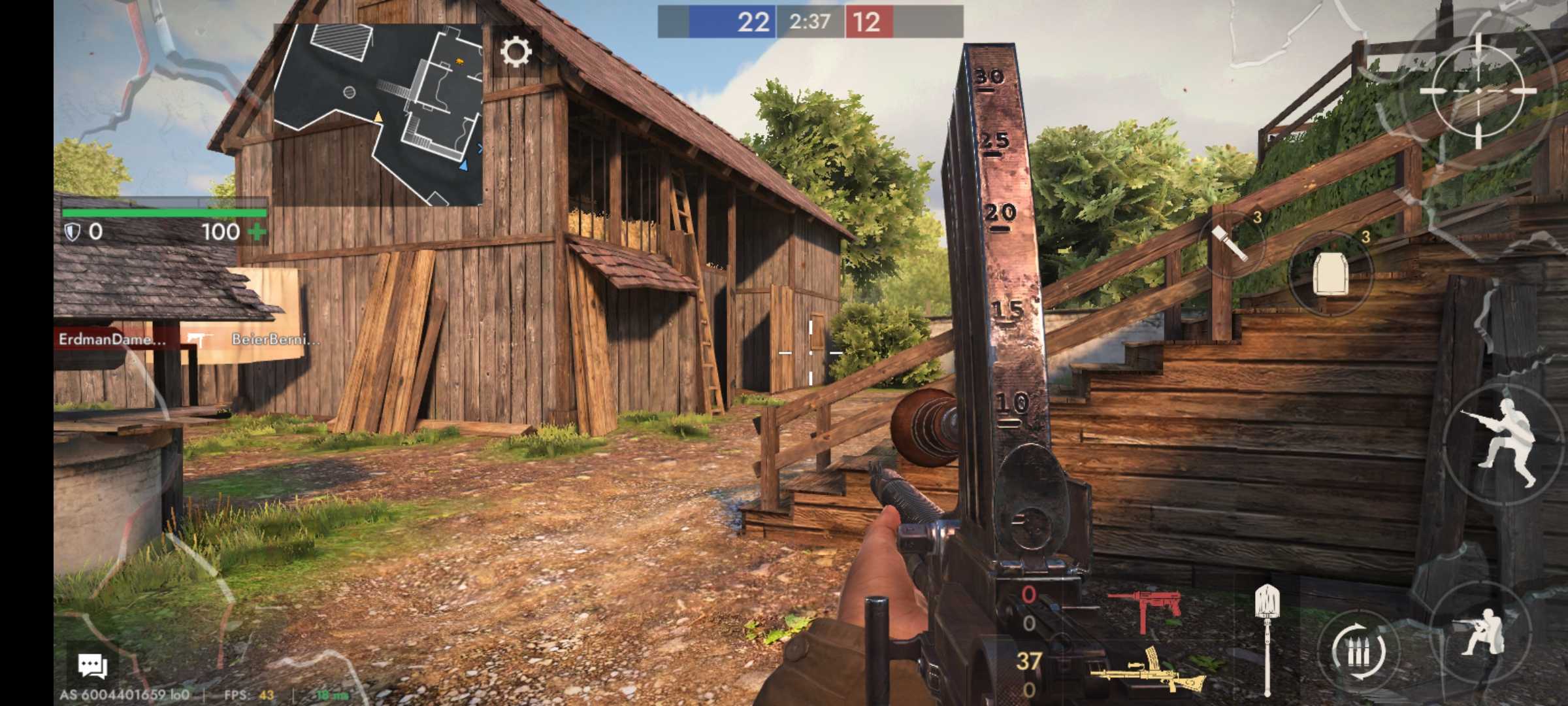
Task: Select the yellow light machine gun
Action: pos(1147,671)
